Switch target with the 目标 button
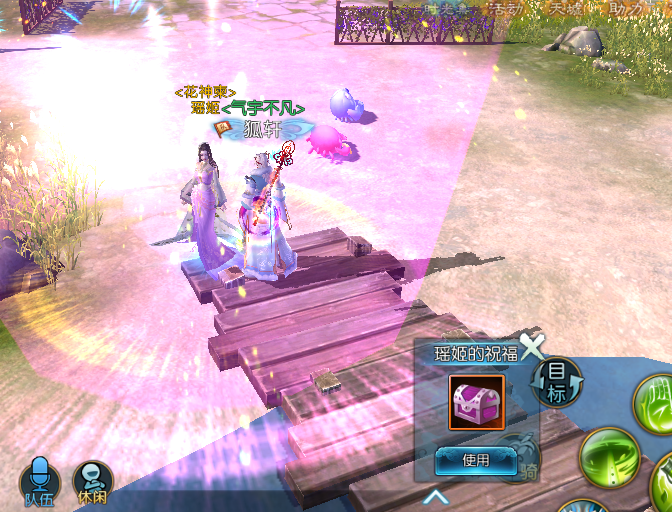 pyautogui.click(x=556, y=381)
